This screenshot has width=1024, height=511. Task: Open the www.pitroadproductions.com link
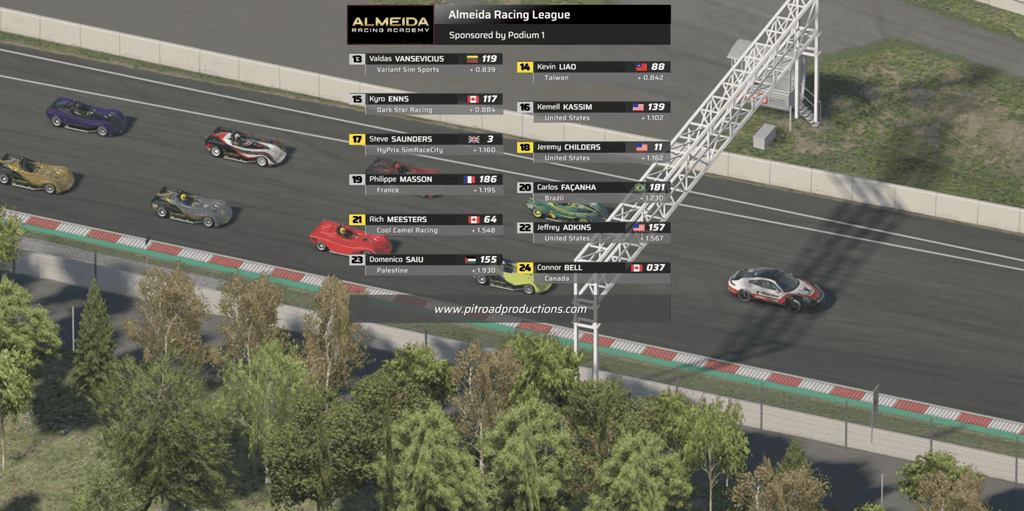[510, 309]
